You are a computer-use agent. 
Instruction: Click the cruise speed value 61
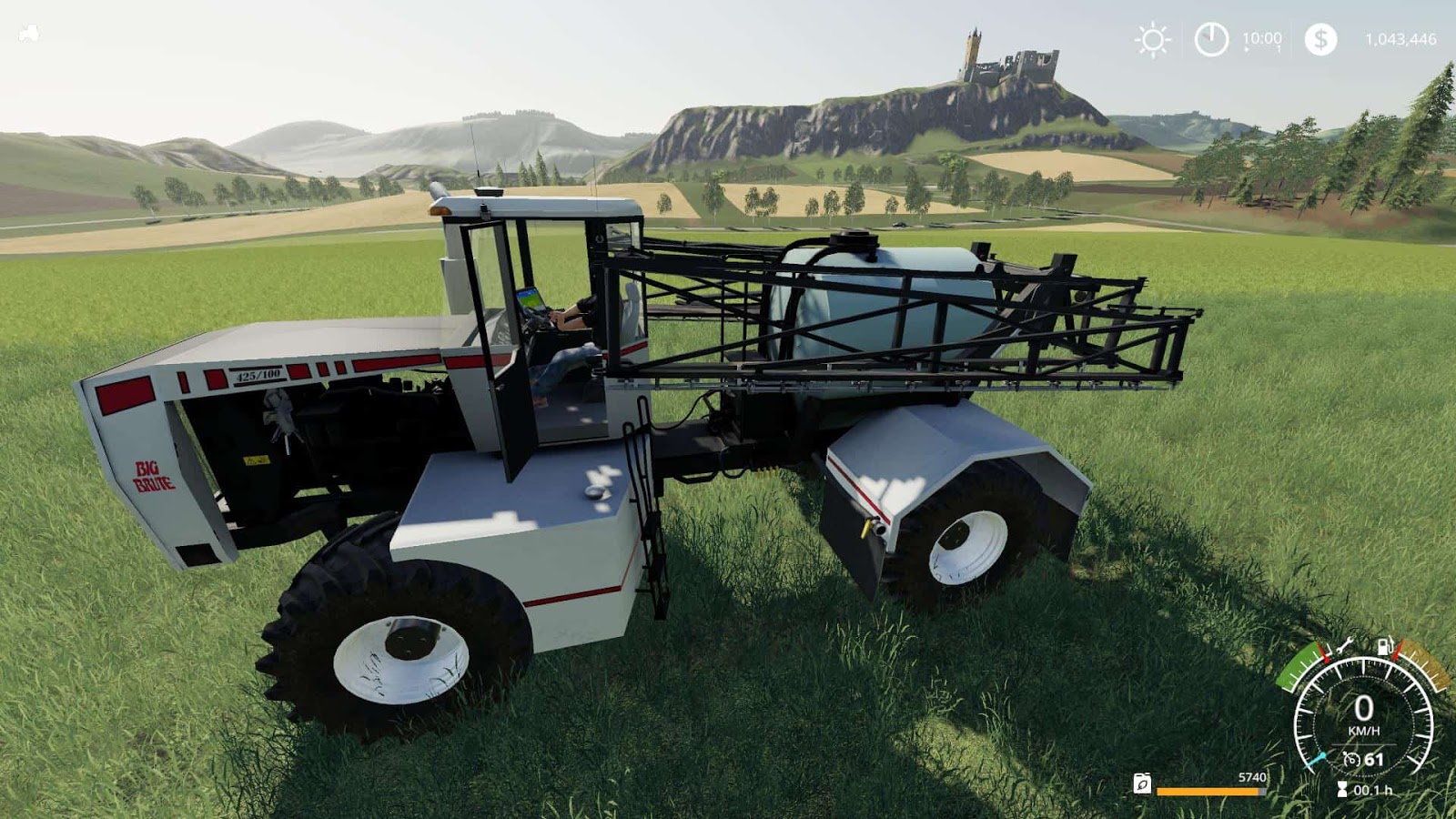tap(1374, 758)
